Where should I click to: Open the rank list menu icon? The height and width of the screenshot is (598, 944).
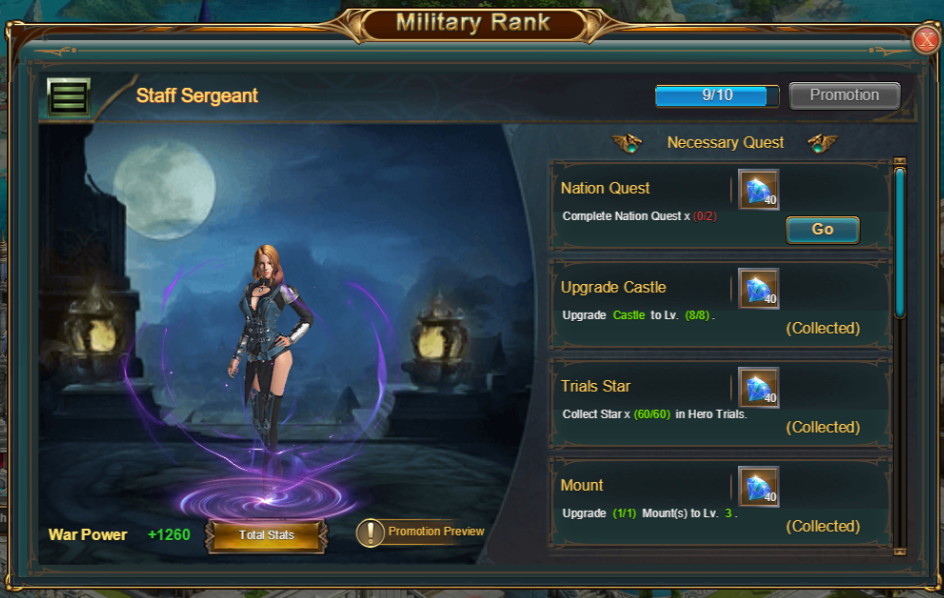click(68, 97)
